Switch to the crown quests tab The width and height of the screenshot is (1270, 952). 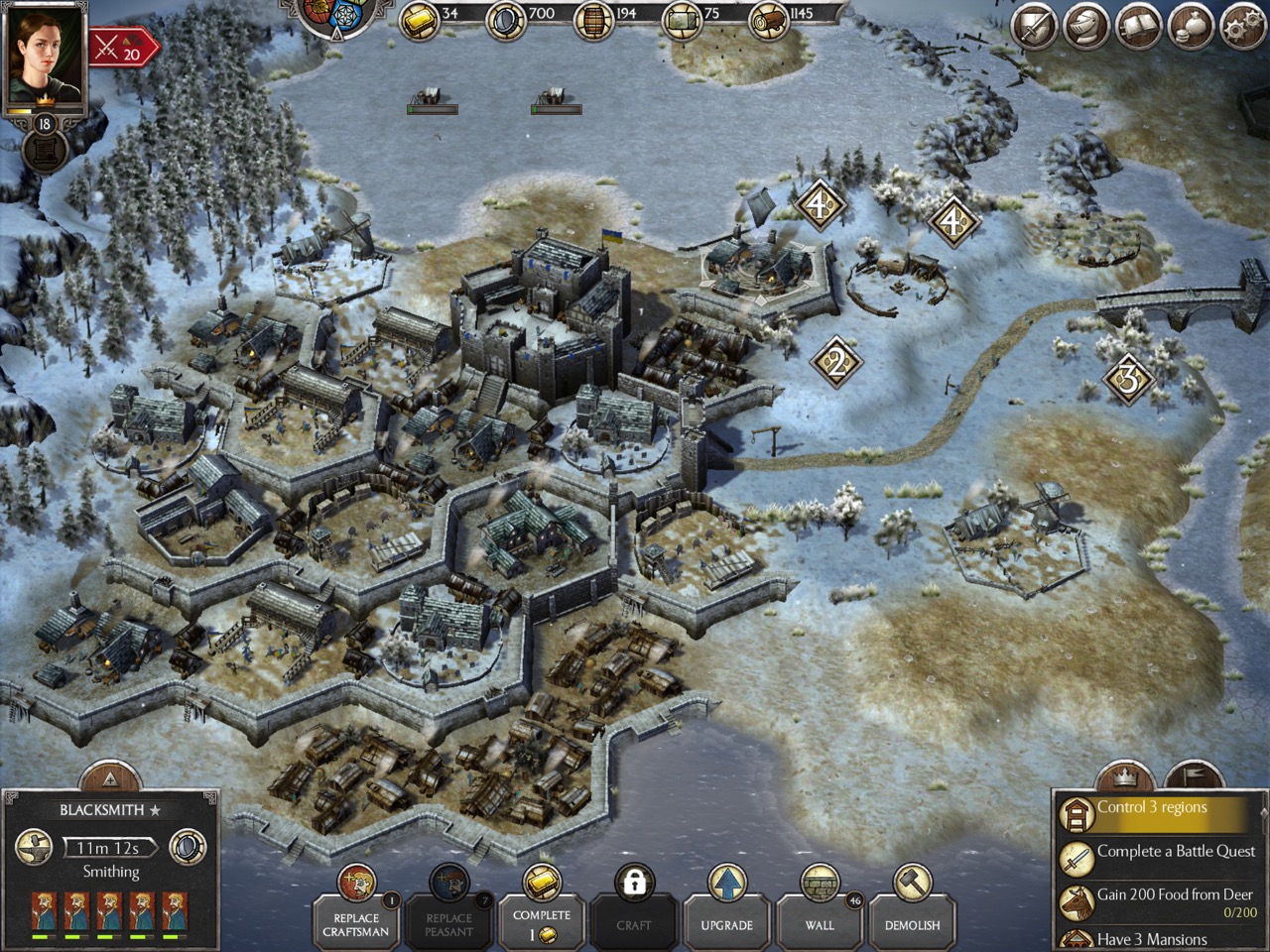(x=1124, y=776)
